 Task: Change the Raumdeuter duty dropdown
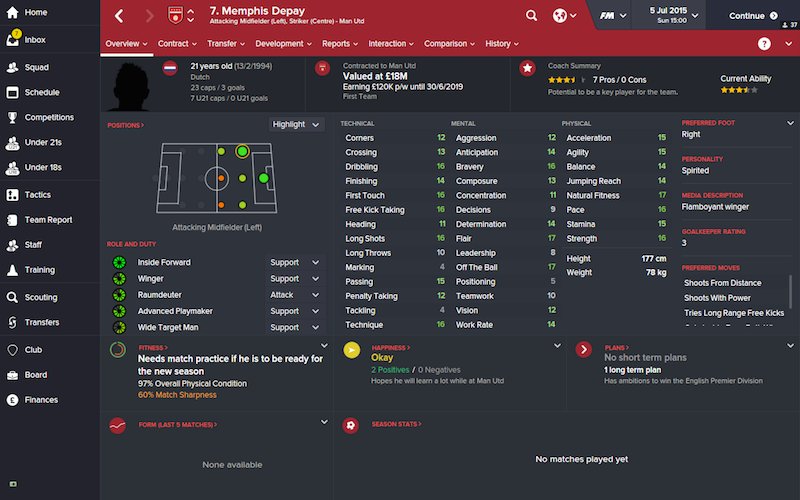(x=296, y=295)
